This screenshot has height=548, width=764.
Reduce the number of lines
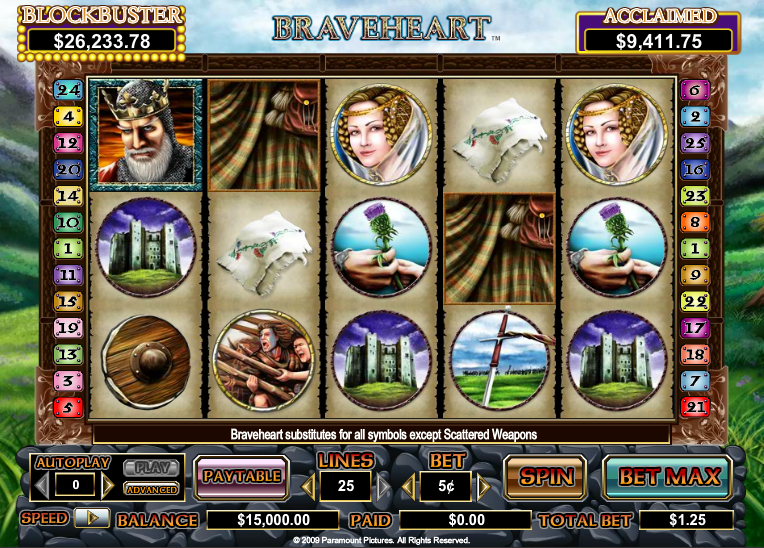(x=308, y=487)
